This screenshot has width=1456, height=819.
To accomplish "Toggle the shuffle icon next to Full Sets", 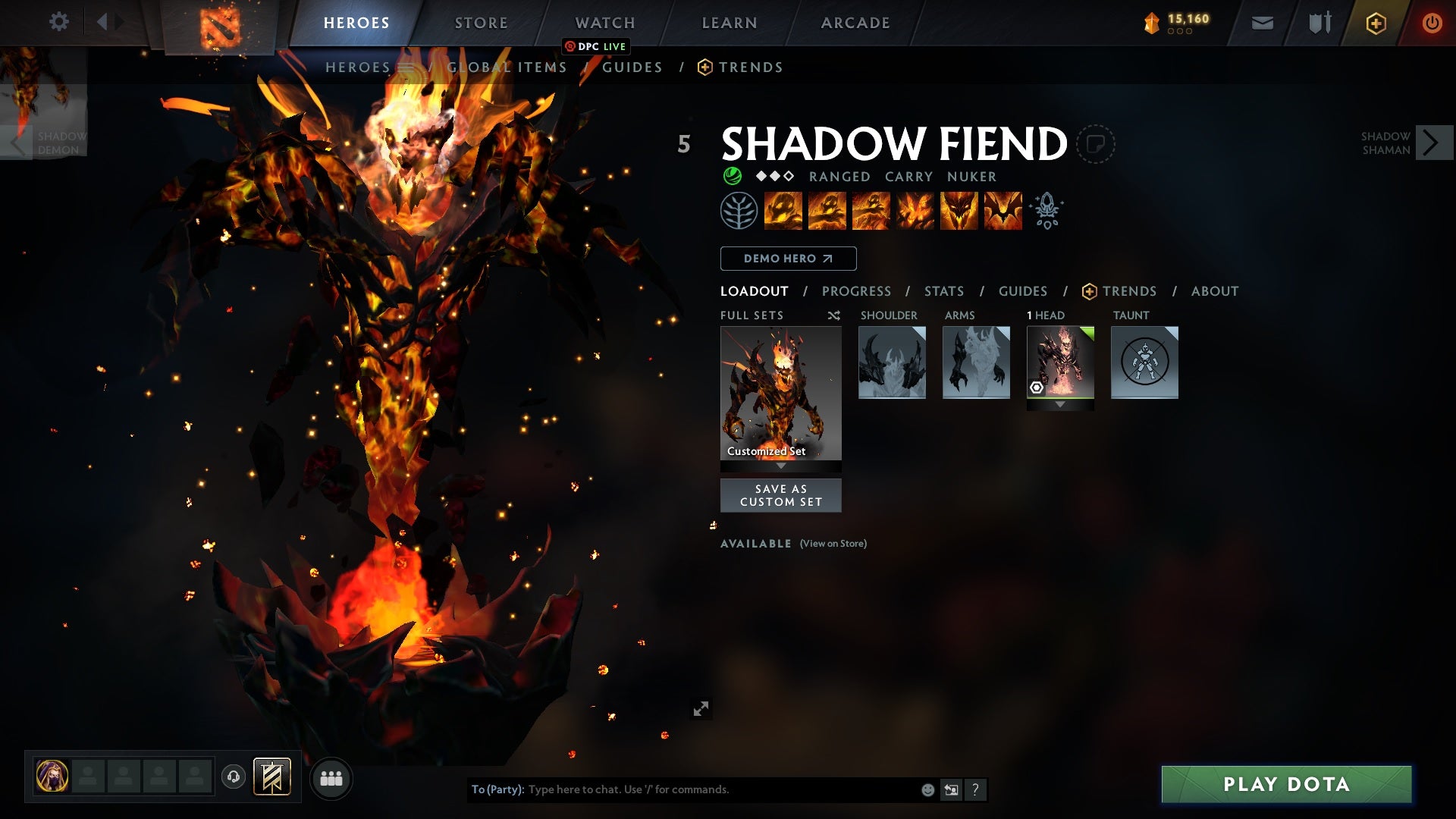I will (x=833, y=315).
